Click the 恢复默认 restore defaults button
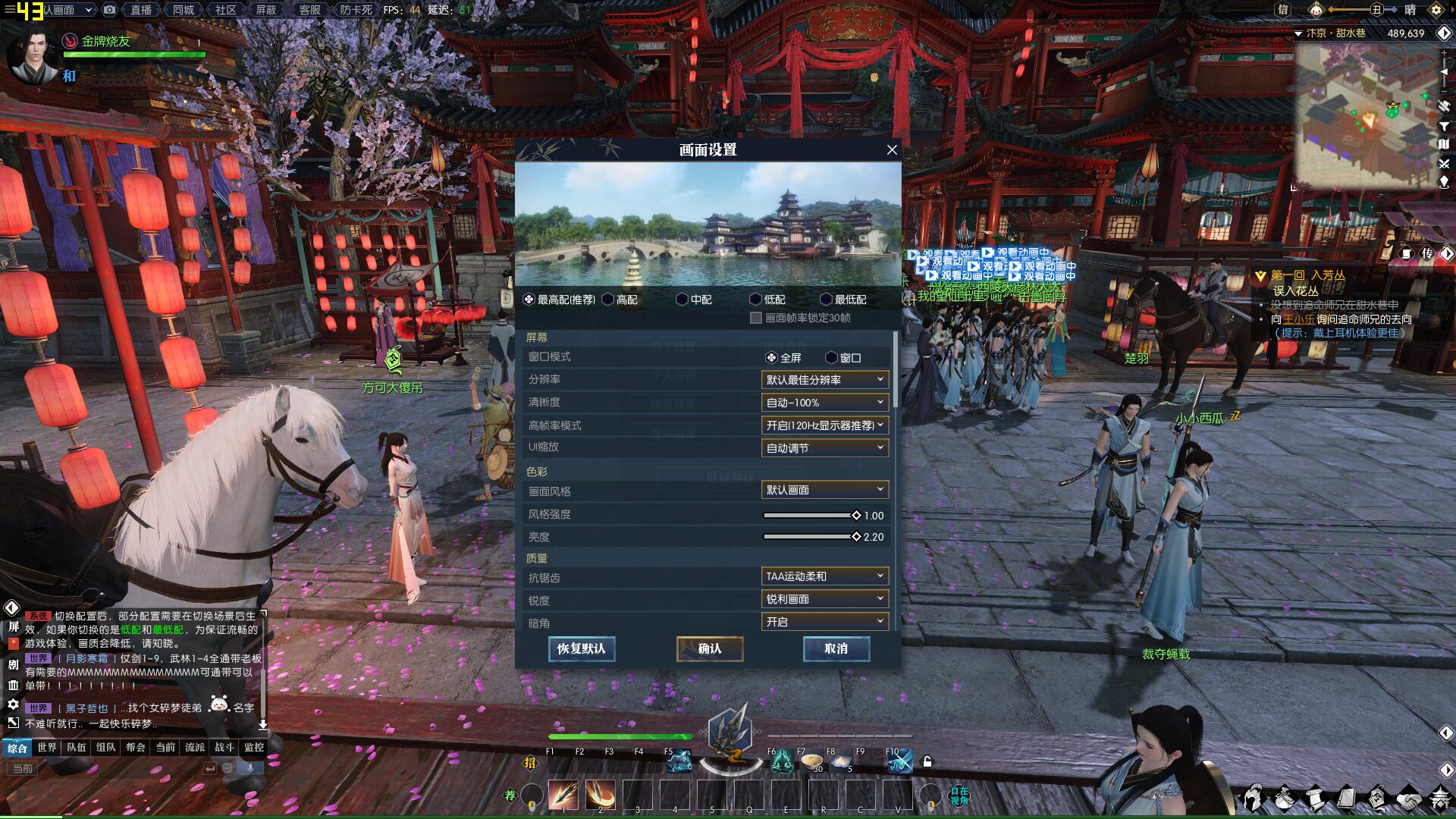Image resolution: width=1456 pixels, height=819 pixels. coord(582,649)
